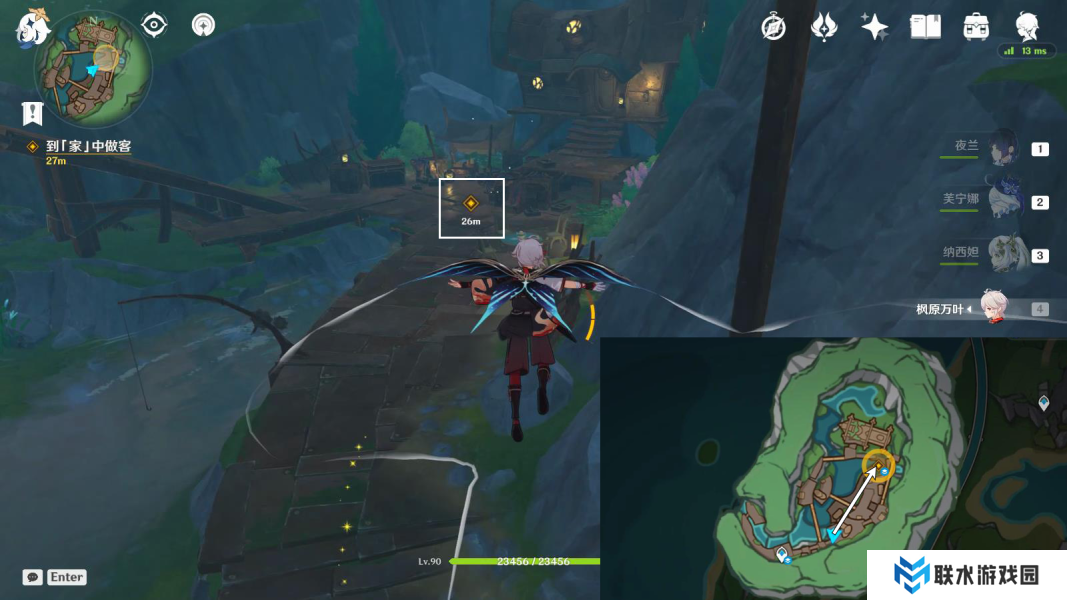1067x600 pixels.
Task: Open the quest log exclamation icon
Action: [x=32, y=112]
